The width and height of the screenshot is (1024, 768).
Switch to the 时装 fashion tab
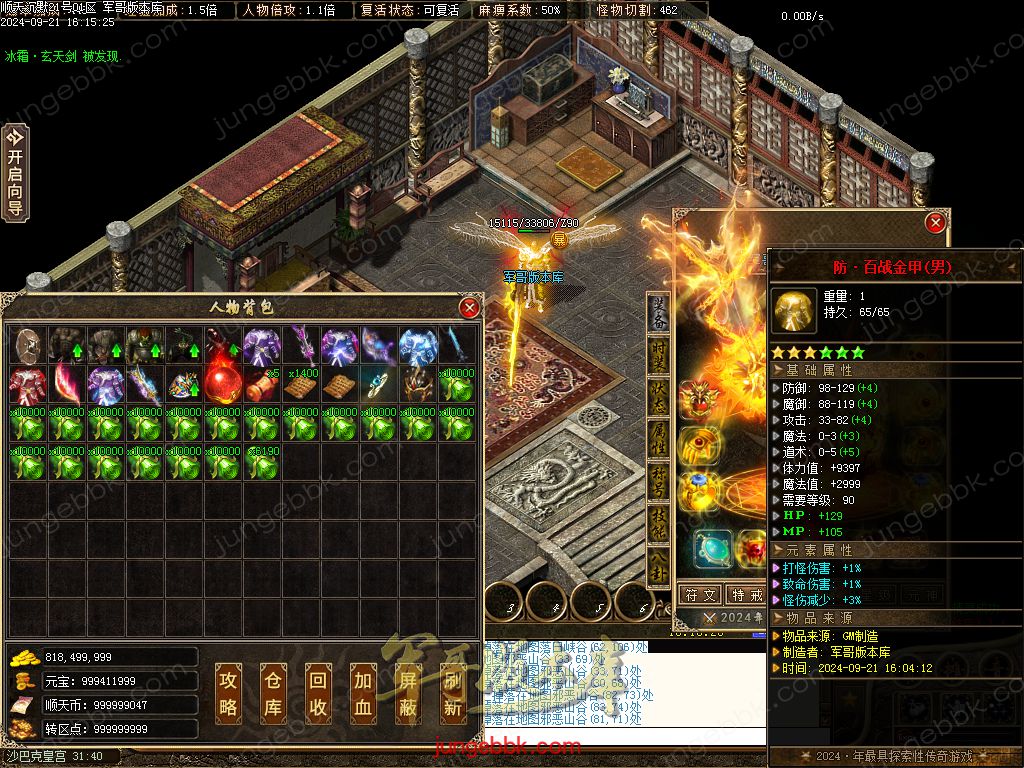pyautogui.click(x=659, y=354)
